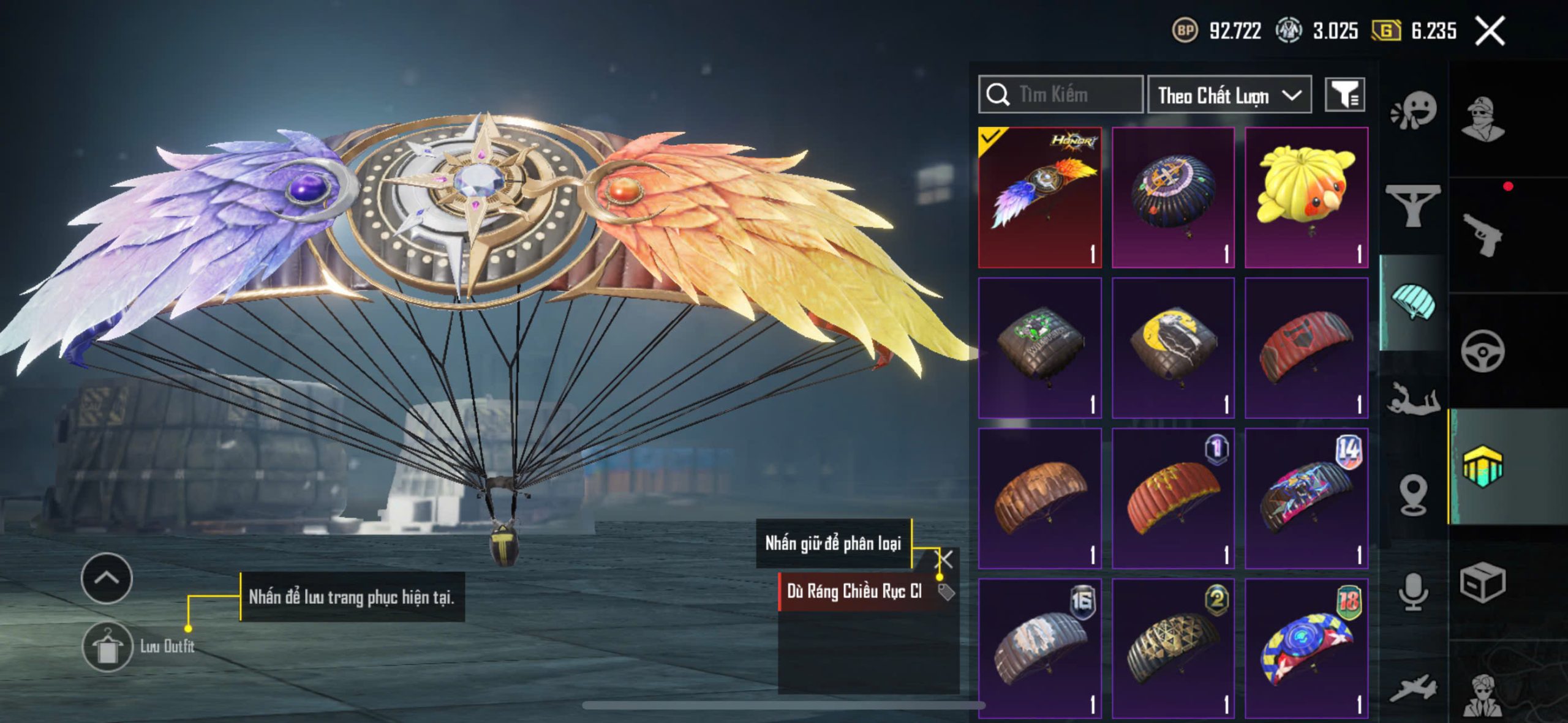Open the crate box tab
Screen dimensions: 1568x723
point(1482,583)
